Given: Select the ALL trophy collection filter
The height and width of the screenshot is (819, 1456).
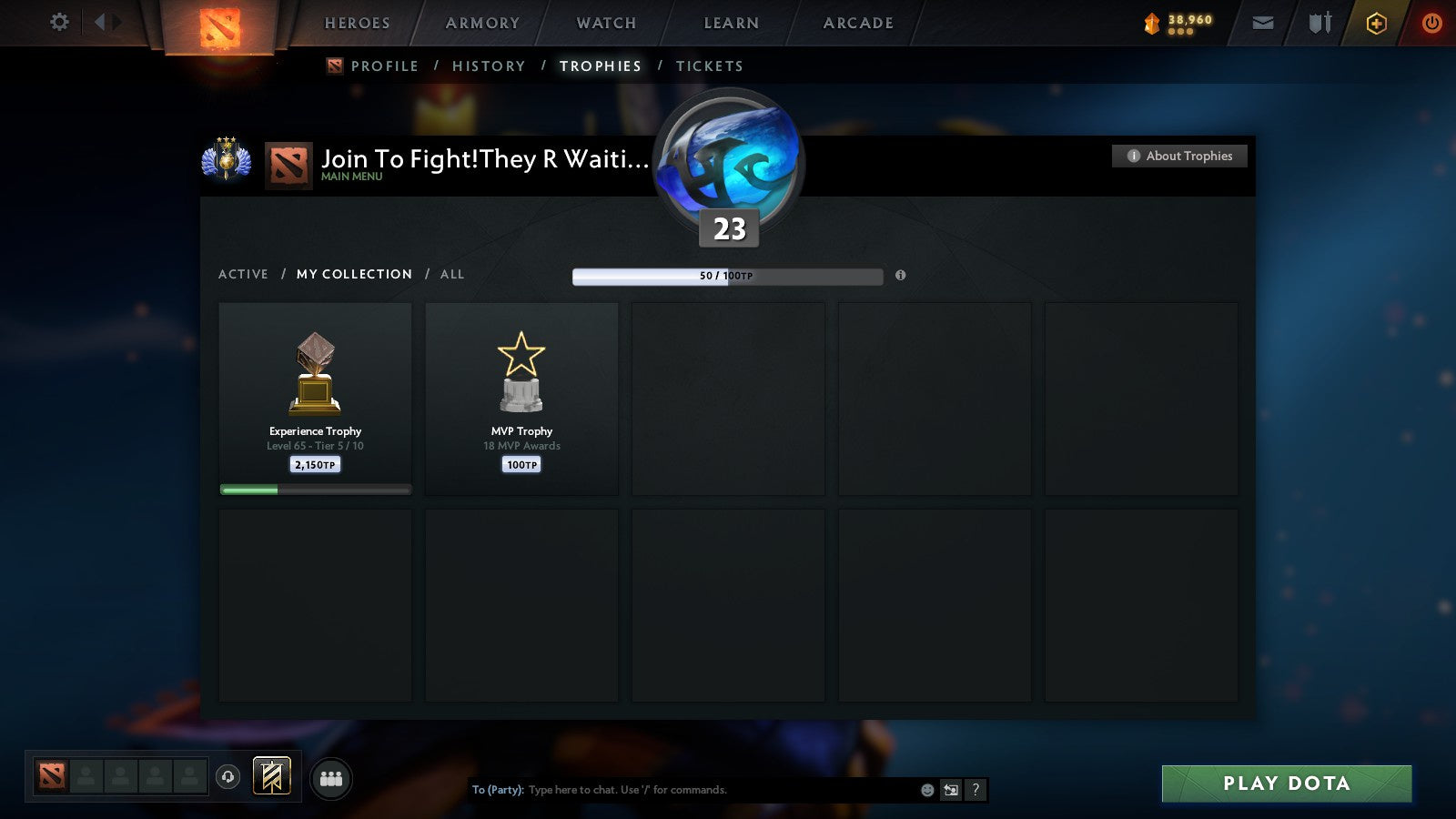Looking at the screenshot, I should (452, 274).
